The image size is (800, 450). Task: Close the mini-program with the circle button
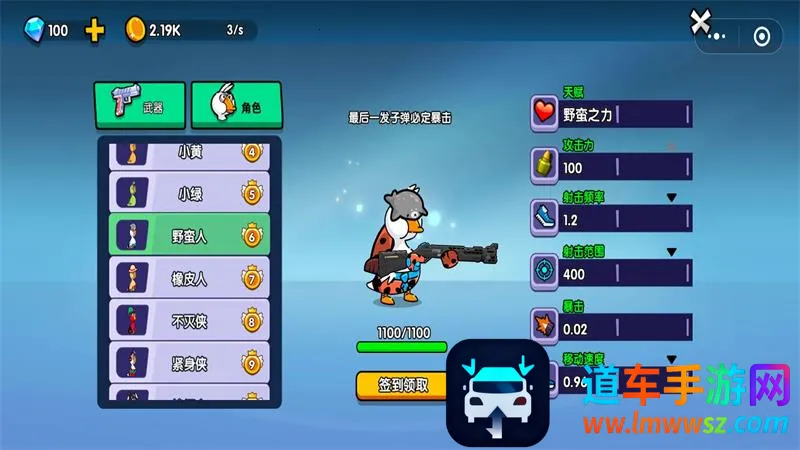(x=762, y=38)
